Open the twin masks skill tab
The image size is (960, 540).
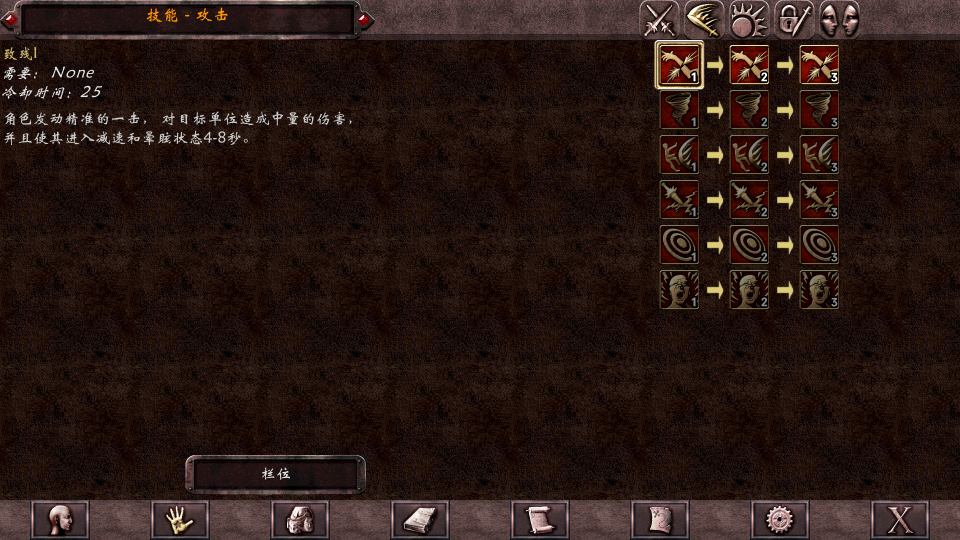click(x=839, y=20)
